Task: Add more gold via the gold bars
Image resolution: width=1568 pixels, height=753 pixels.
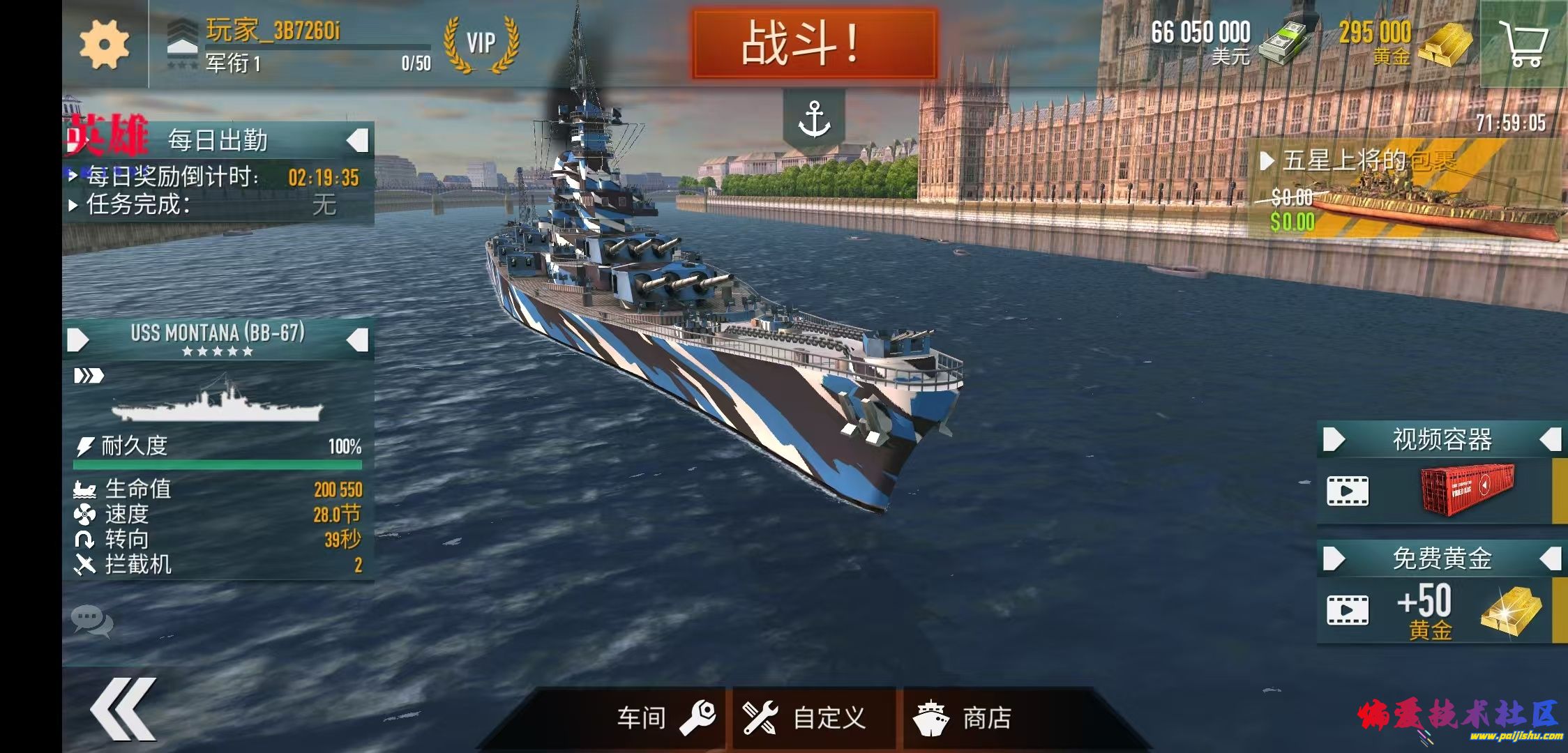Action: [1444, 43]
